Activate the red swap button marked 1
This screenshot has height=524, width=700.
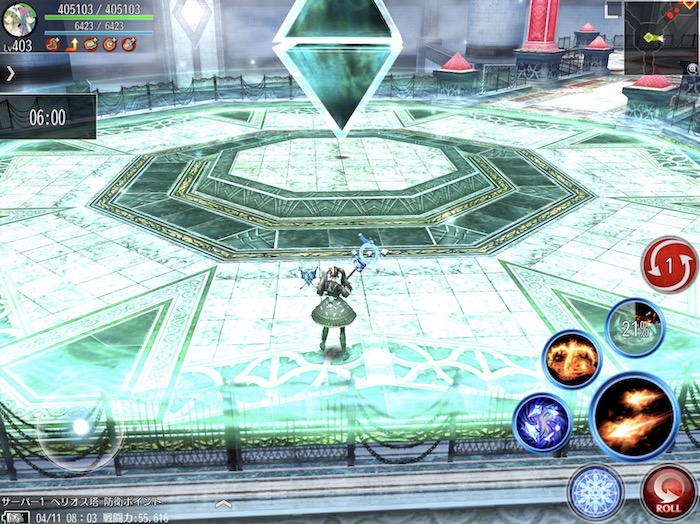pyautogui.click(x=669, y=265)
